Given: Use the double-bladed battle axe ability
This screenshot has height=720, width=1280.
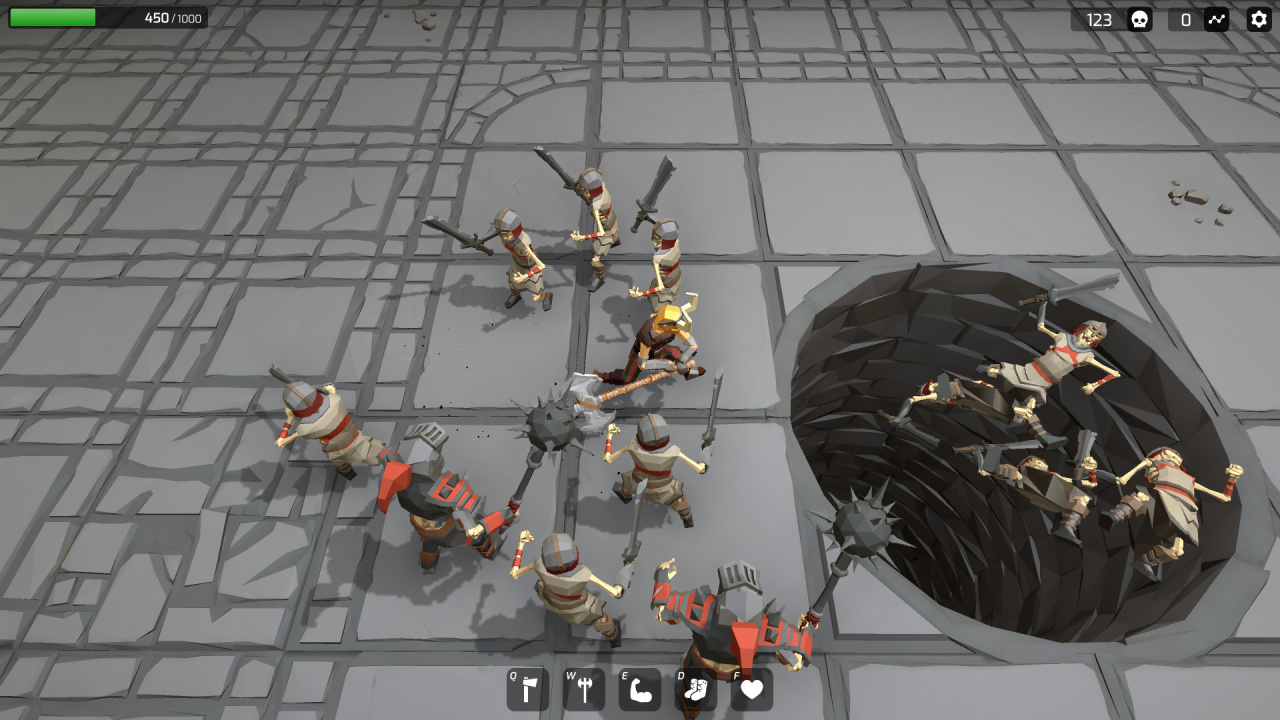Looking at the screenshot, I should 584,689.
